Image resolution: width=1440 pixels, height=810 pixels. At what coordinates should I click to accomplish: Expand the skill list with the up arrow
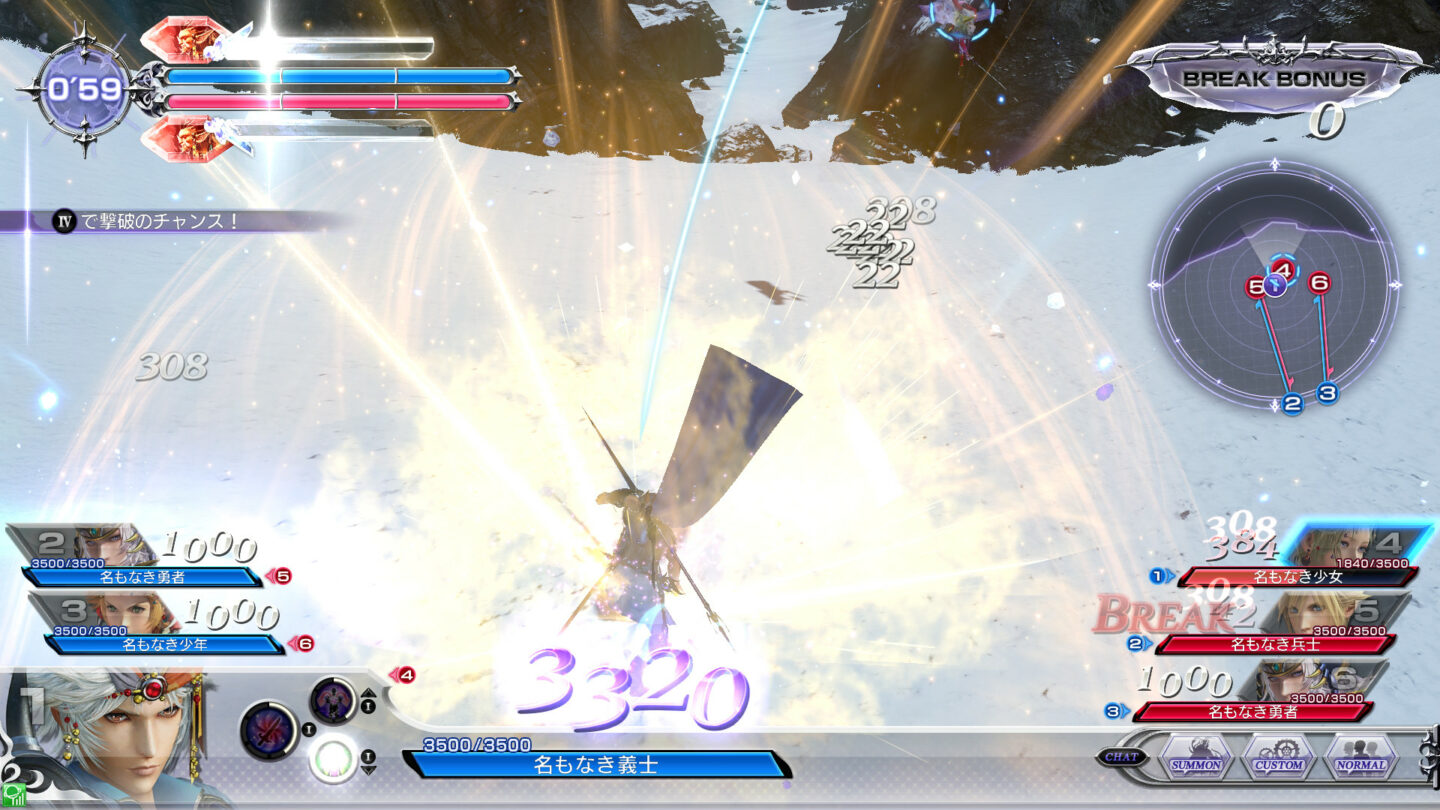click(368, 693)
